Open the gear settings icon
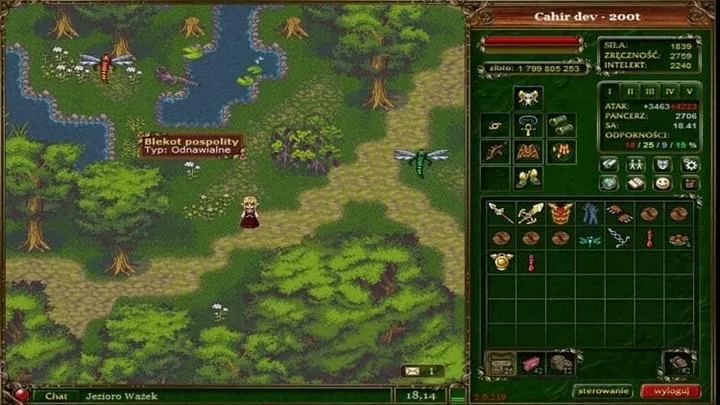Image resolution: width=720 pixels, height=405 pixels. (689, 164)
